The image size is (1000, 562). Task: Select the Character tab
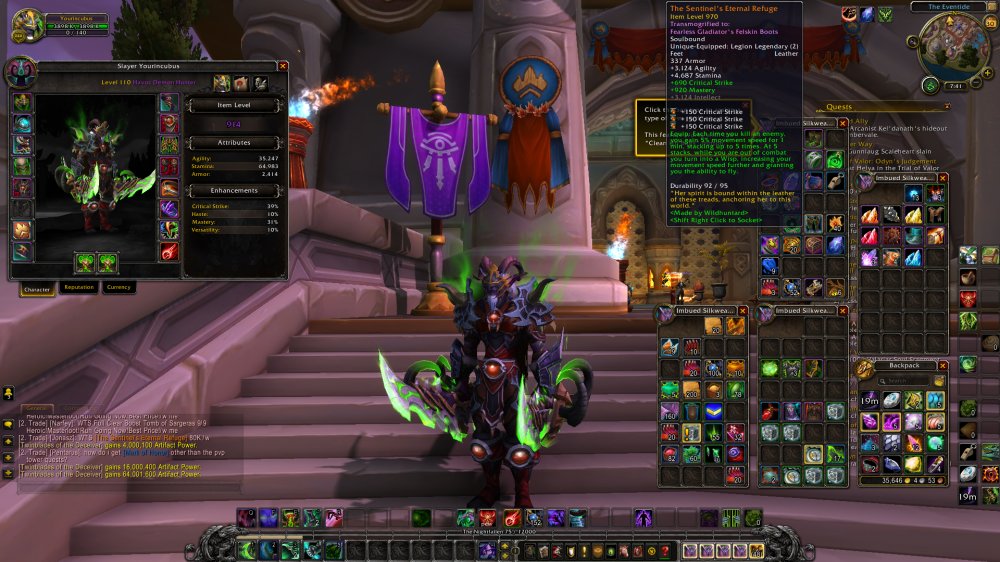tap(37, 287)
